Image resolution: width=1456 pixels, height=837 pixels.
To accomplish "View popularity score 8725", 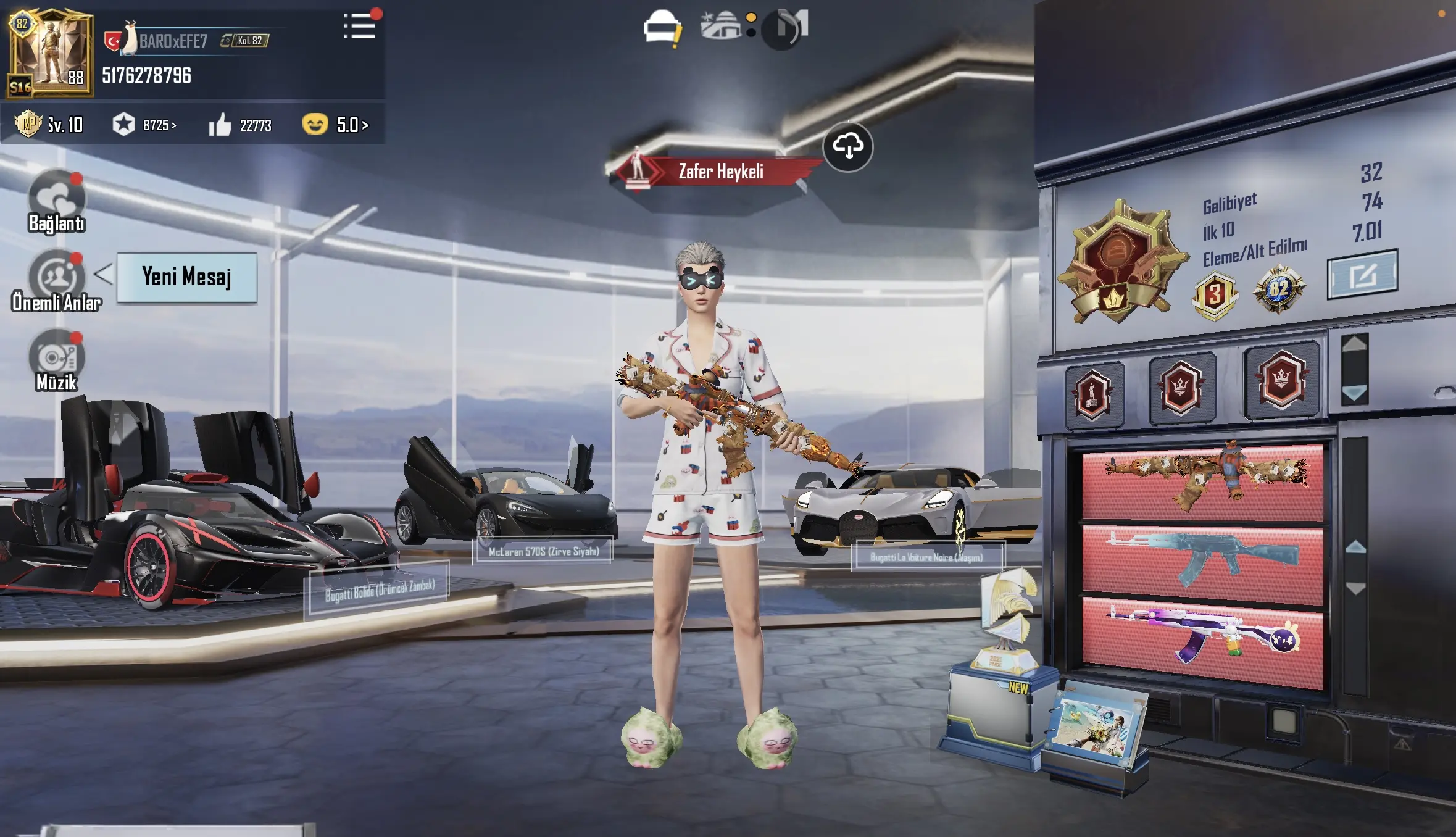I will (146, 125).
